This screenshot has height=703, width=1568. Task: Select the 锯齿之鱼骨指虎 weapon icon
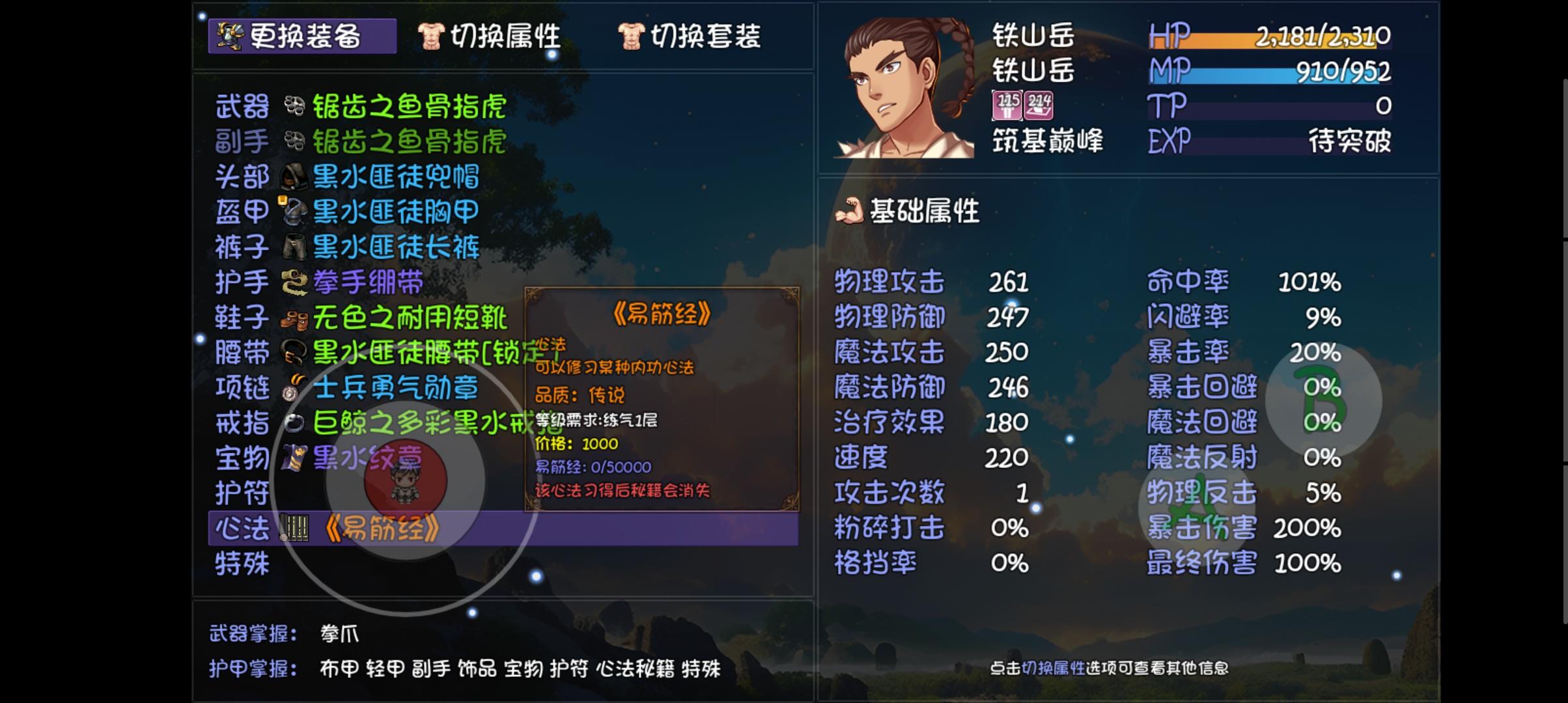click(296, 107)
